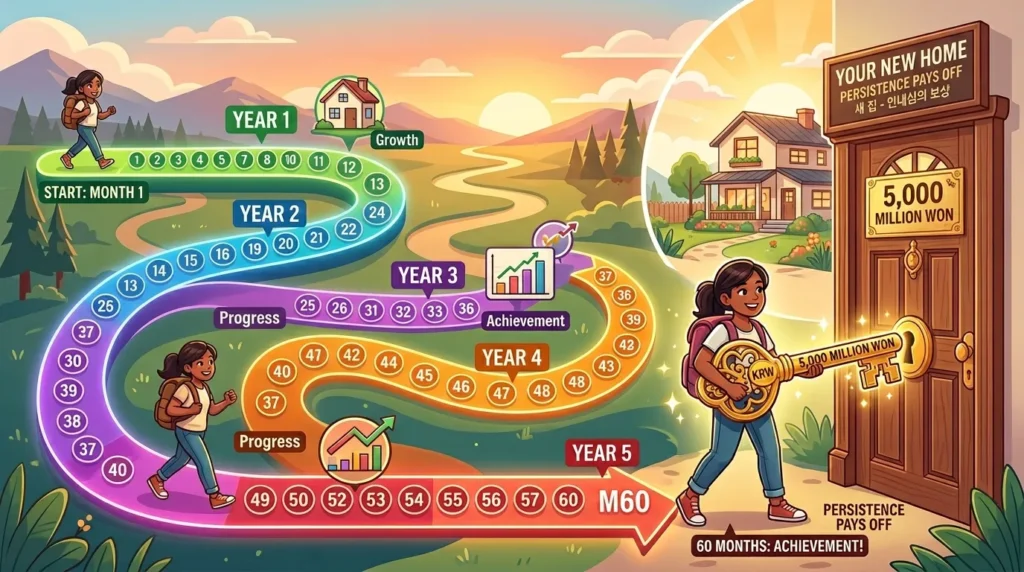Choose the YEAR 3 path marker
Screen dimensions: 1024x572
click(427, 275)
